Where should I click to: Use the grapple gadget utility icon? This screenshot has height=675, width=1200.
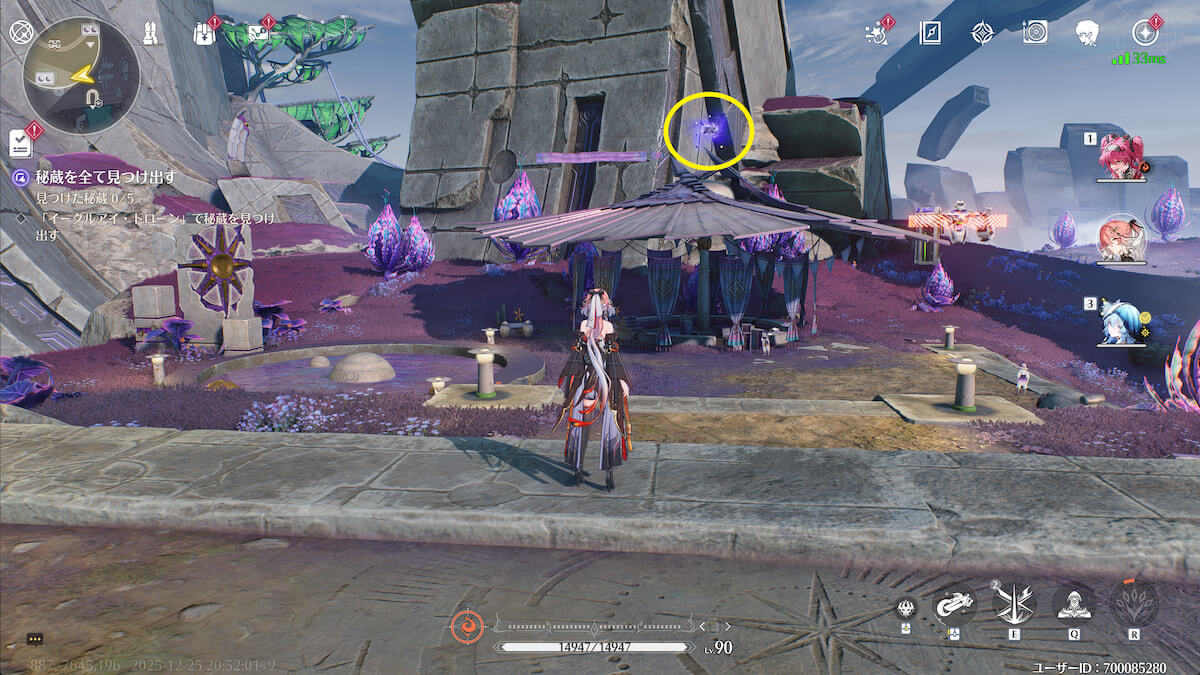point(955,605)
